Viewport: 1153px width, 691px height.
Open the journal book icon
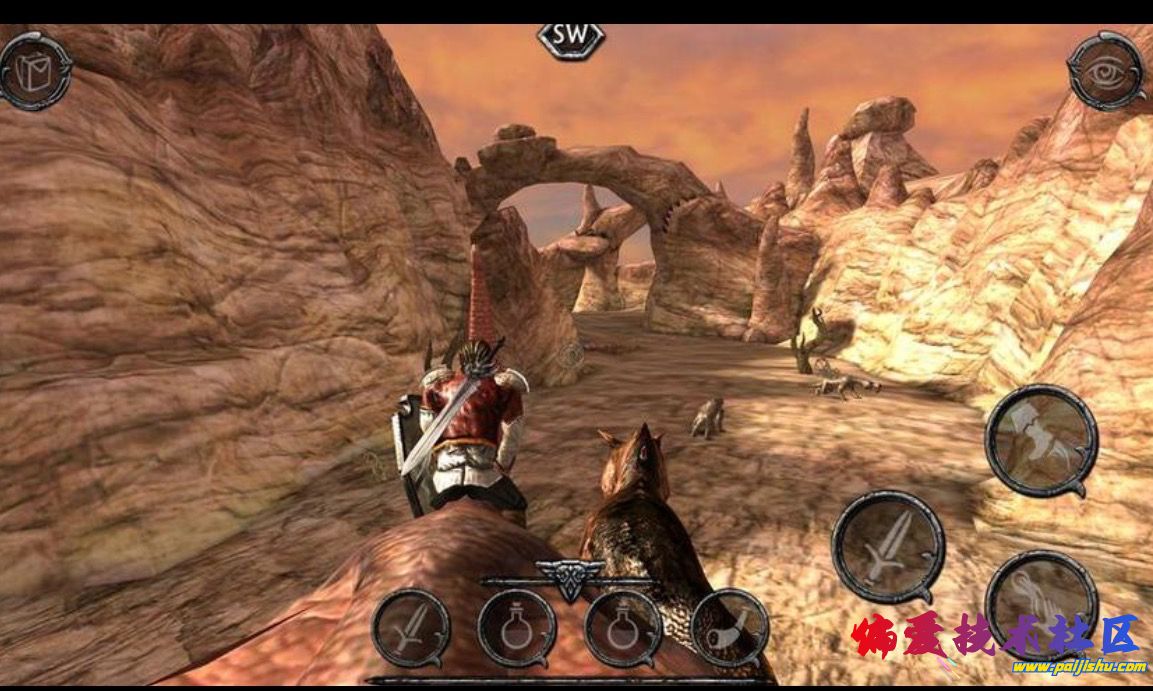pos(35,69)
